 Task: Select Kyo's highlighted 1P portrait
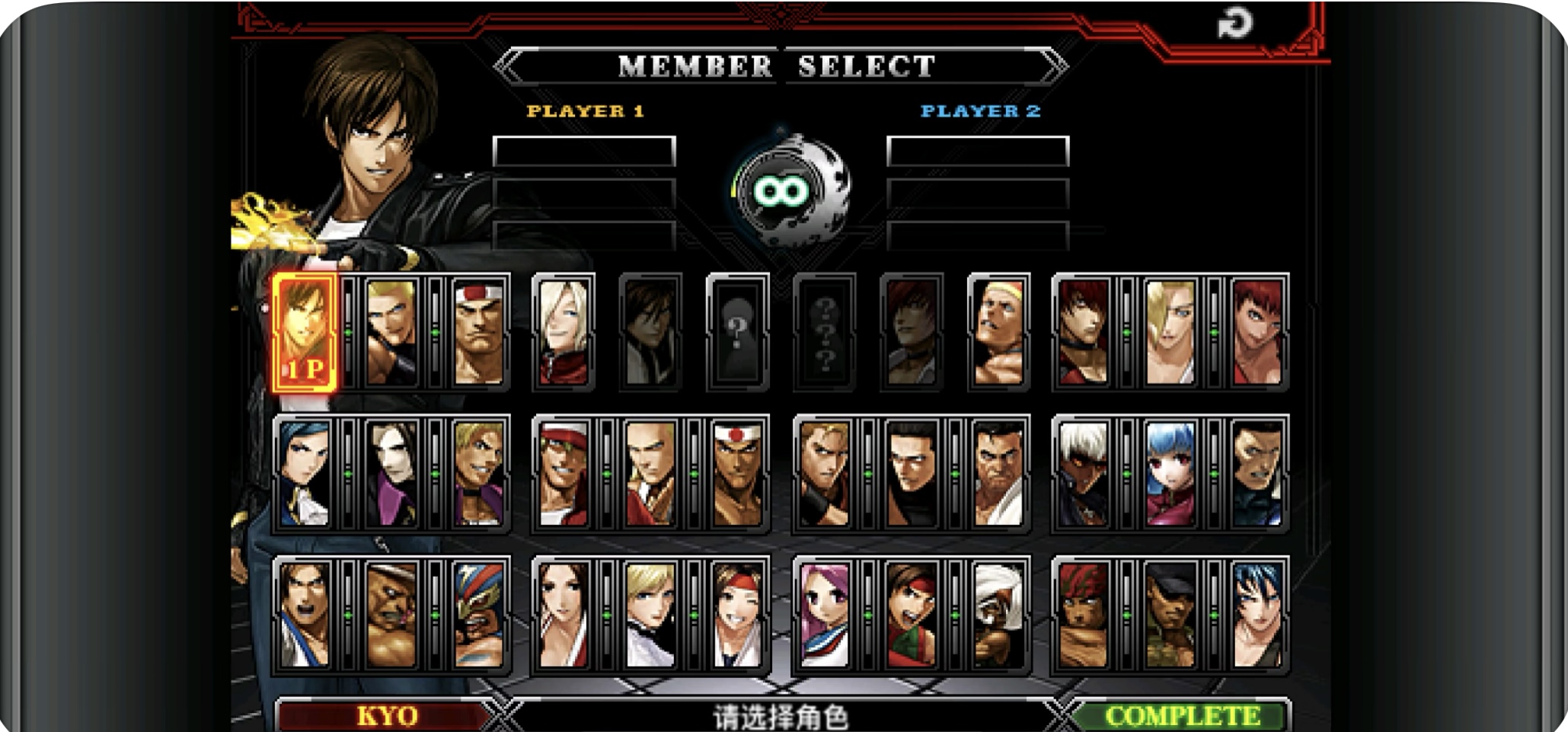pos(305,332)
